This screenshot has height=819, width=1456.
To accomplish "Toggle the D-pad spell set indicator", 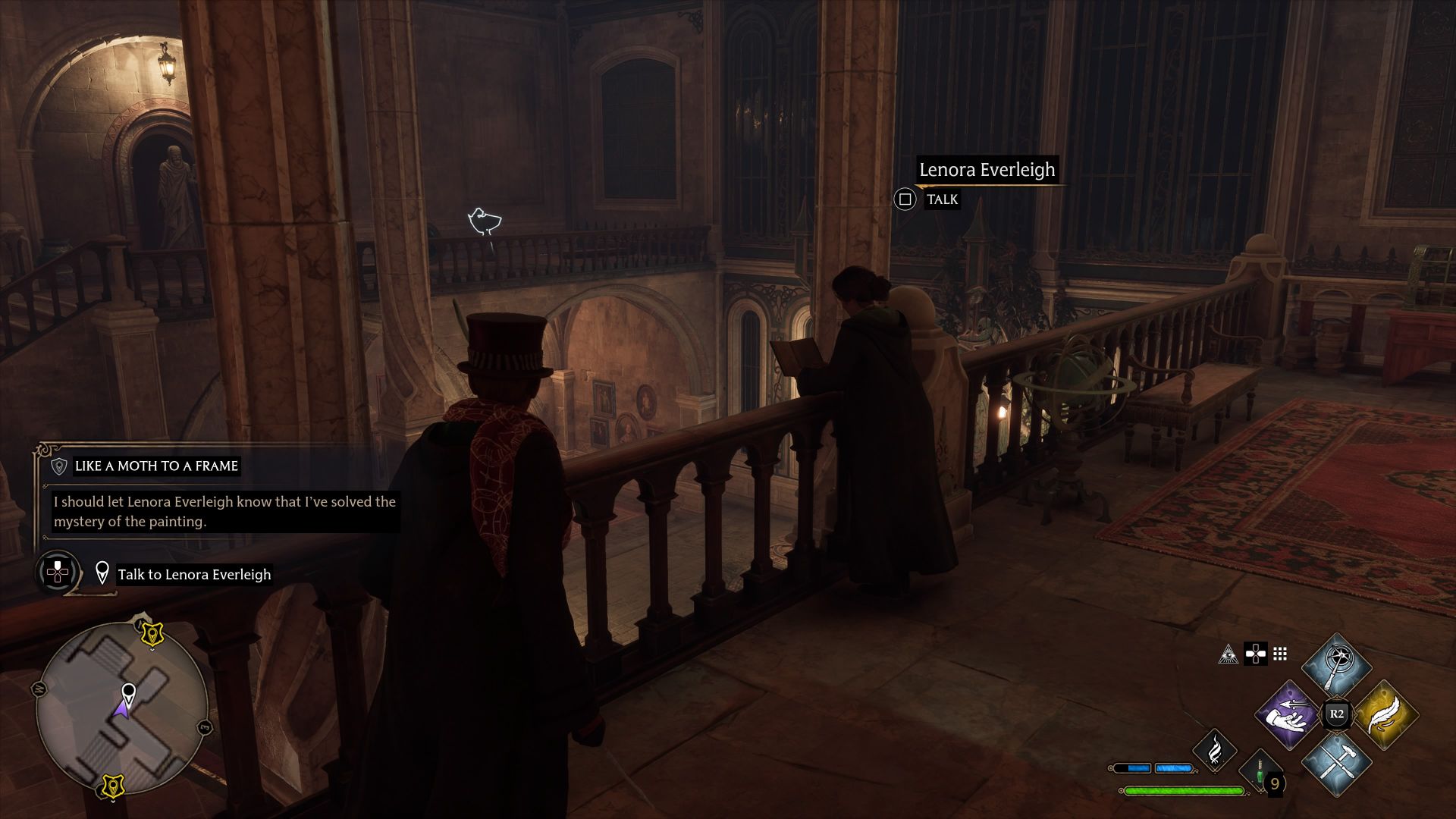I will click(1254, 654).
